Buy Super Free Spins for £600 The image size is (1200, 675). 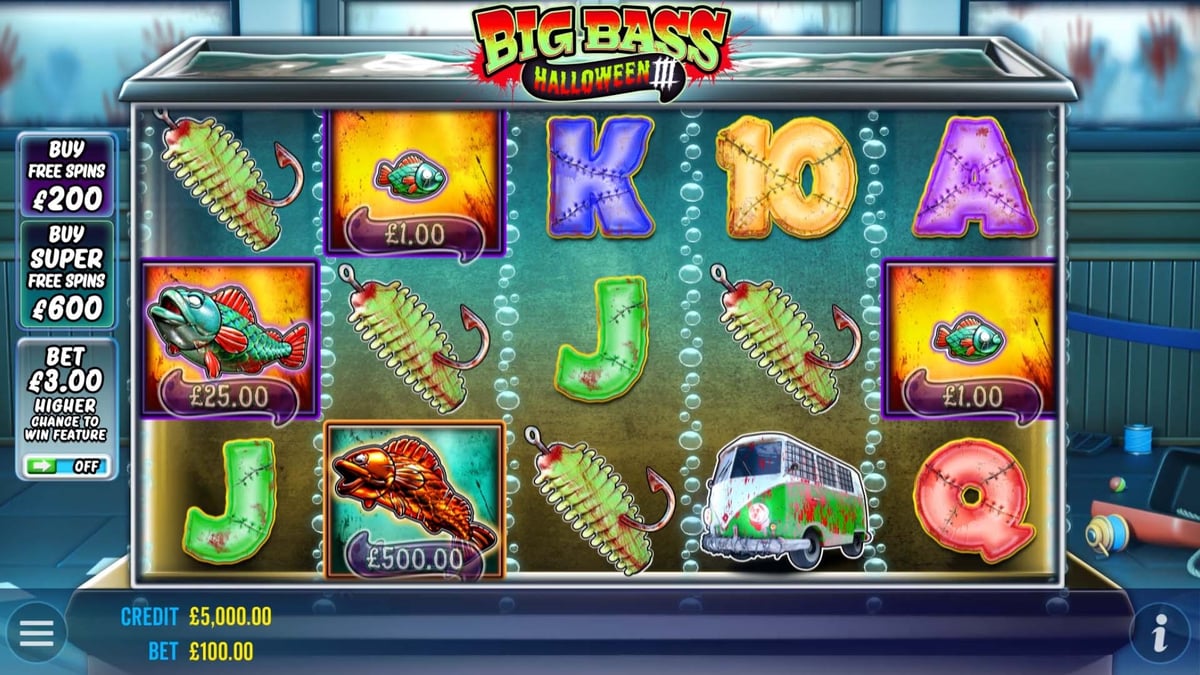[68, 275]
